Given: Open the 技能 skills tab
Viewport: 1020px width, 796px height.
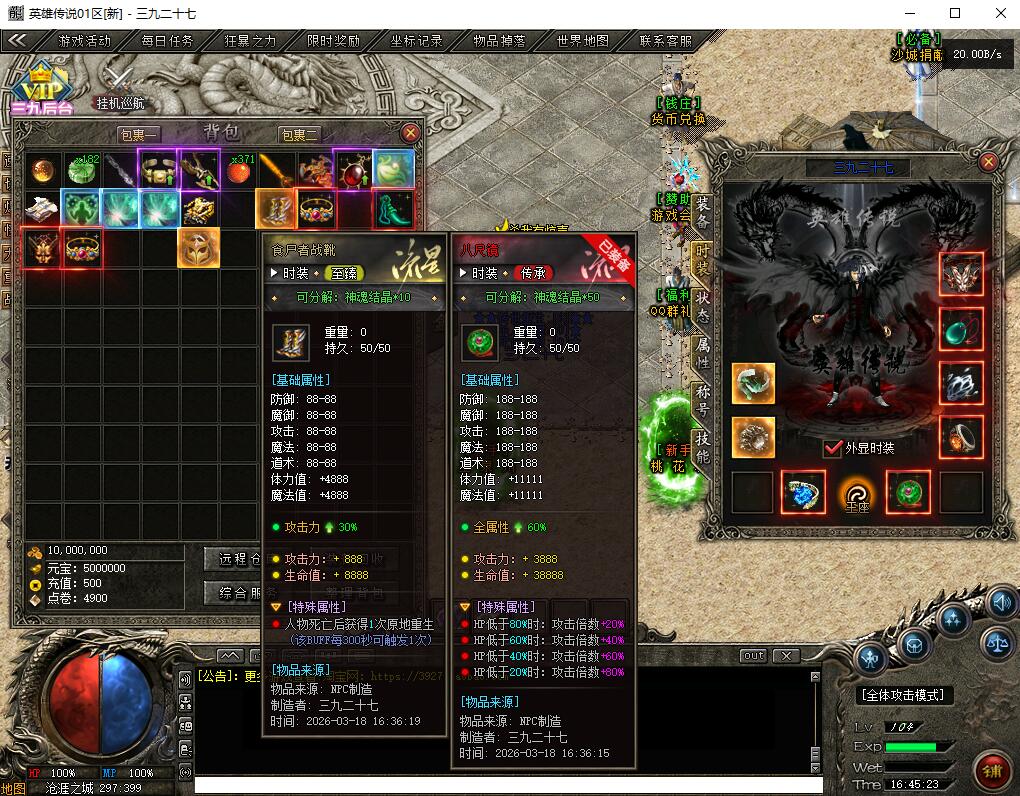Looking at the screenshot, I should [703, 447].
